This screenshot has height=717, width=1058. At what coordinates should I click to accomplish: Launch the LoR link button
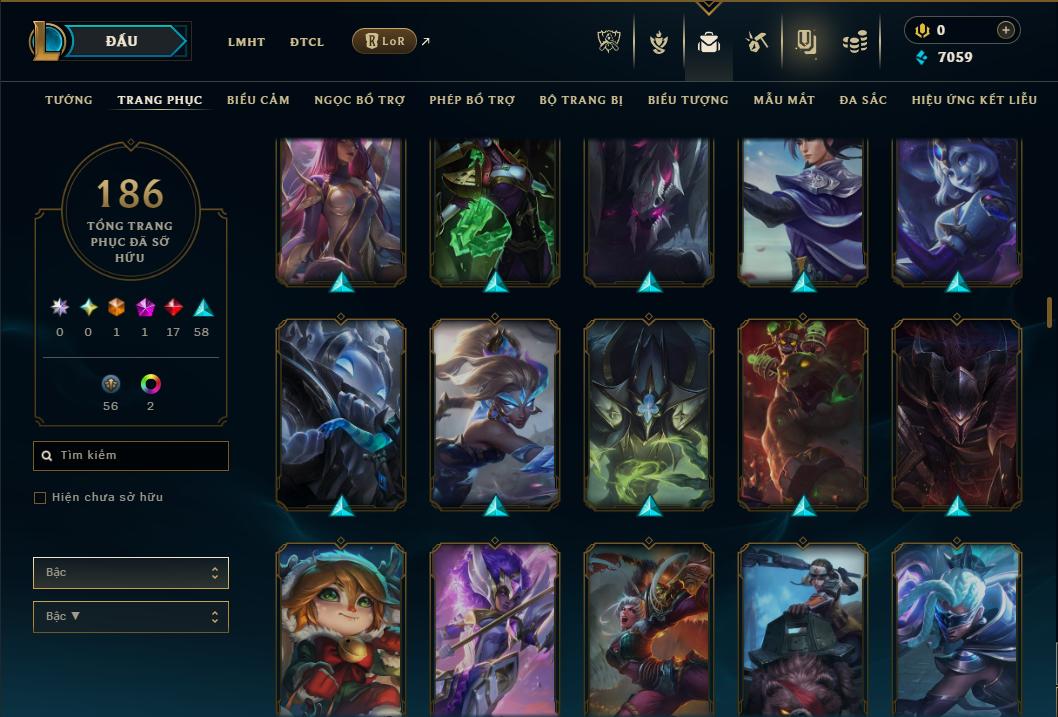384,41
